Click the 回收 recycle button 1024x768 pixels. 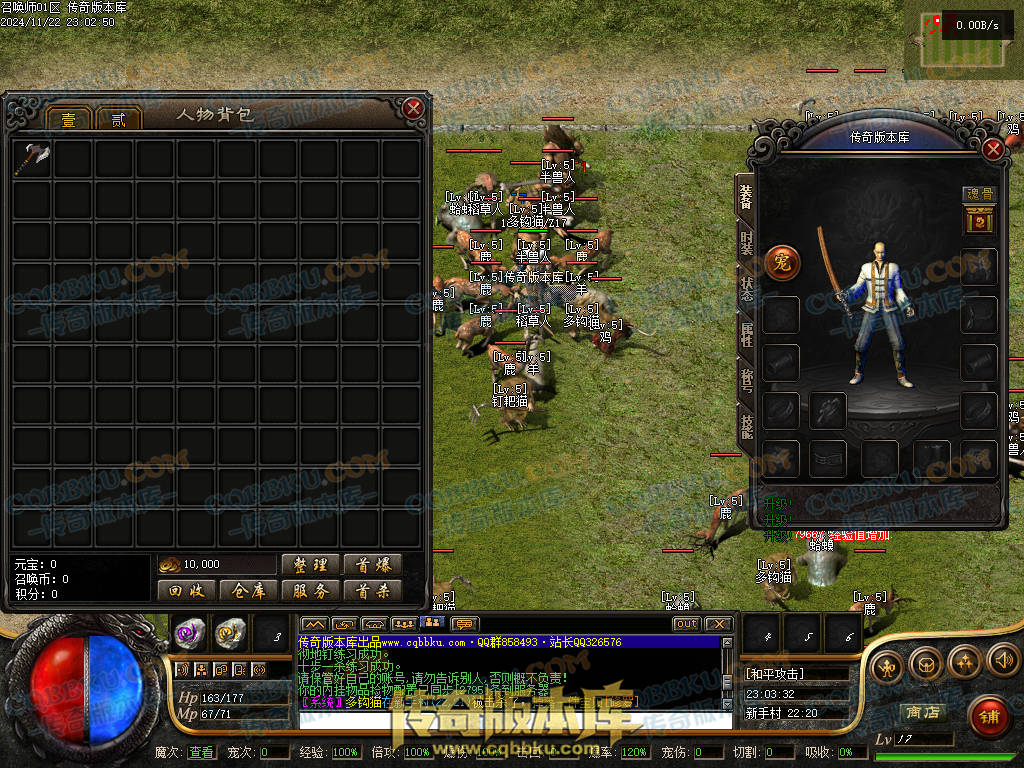click(186, 591)
